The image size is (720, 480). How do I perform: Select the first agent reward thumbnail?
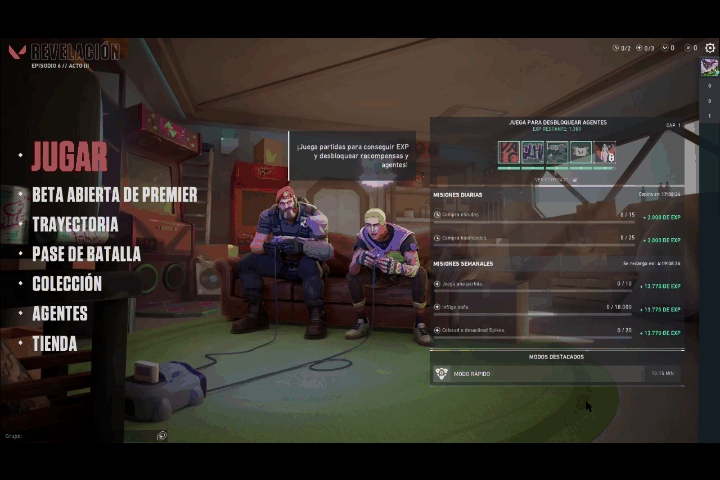[x=509, y=153]
